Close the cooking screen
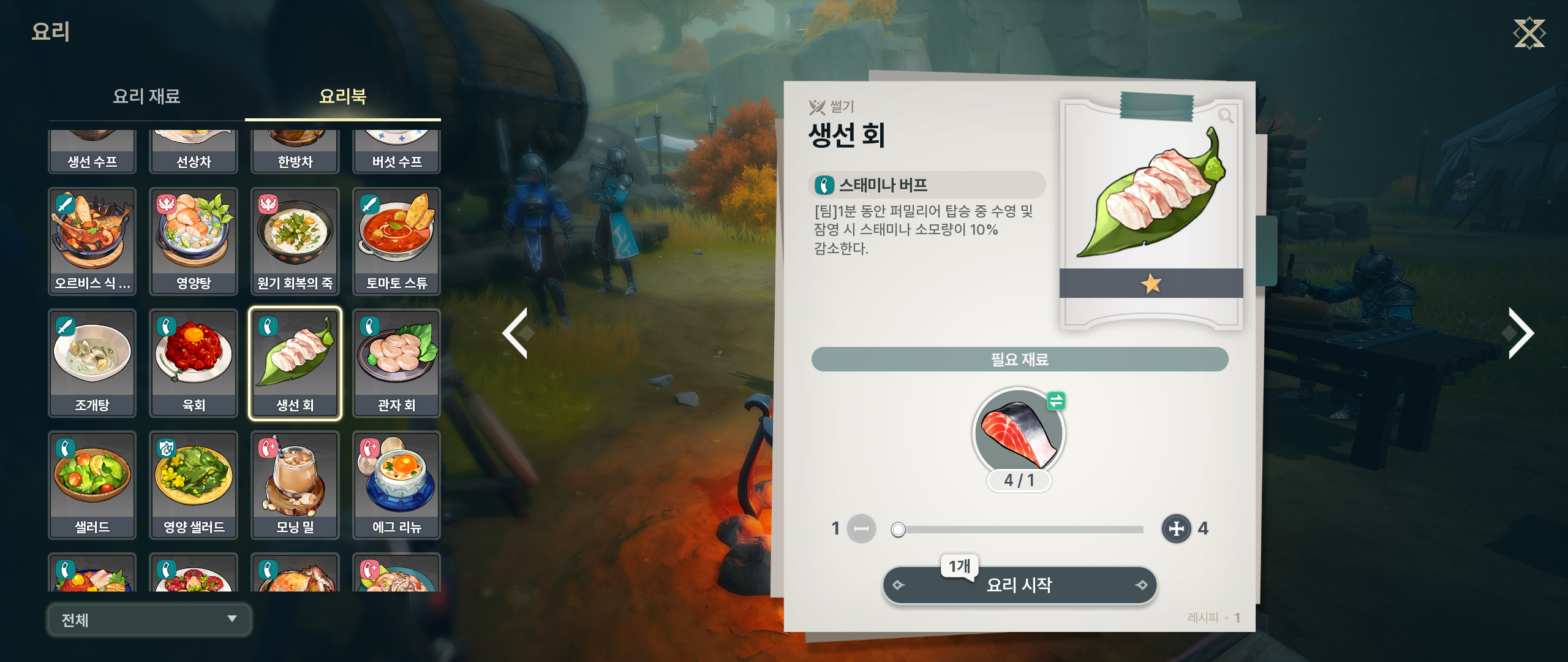This screenshot has width=1568, height=662. (x=1529, y=33)
